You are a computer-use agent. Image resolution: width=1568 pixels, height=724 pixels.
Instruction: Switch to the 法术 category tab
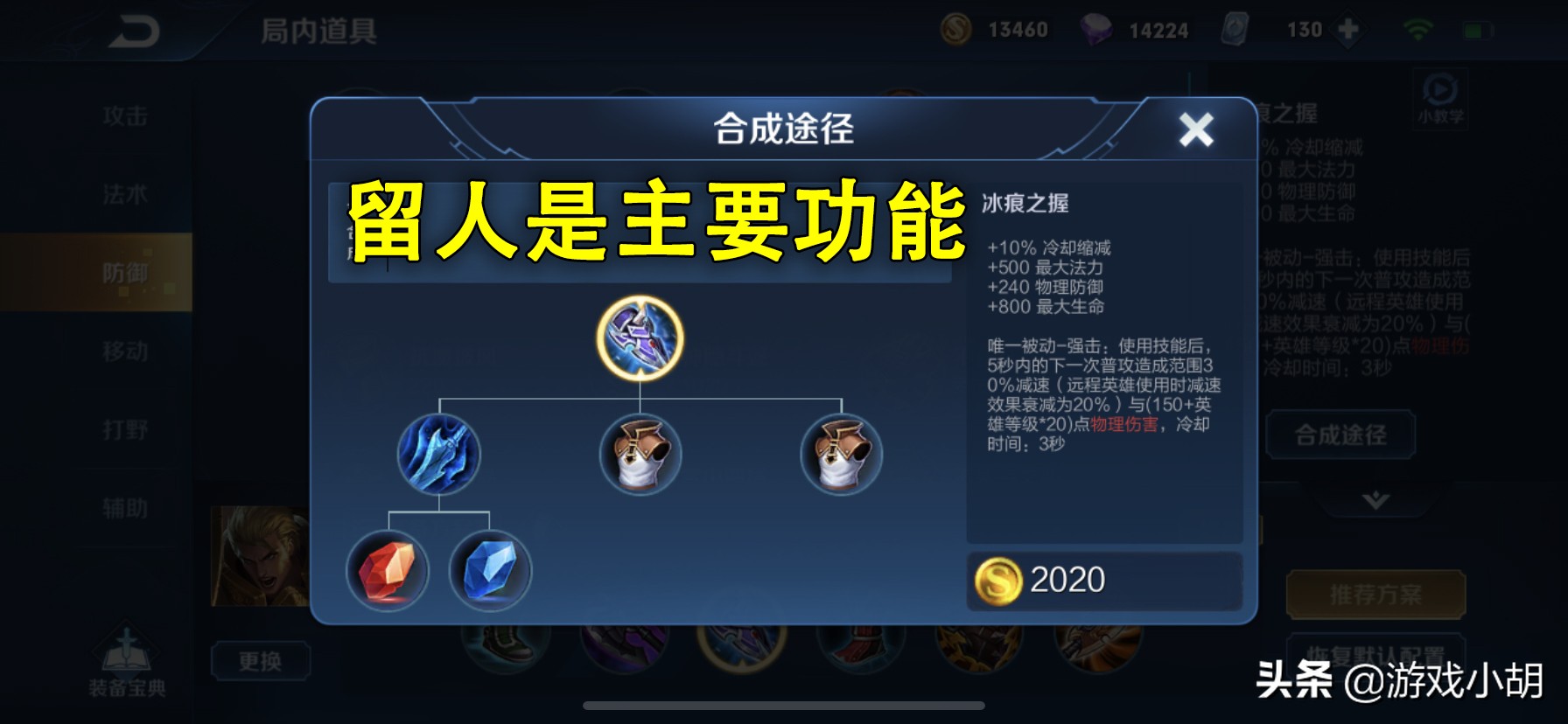pyautogui.click(x=124, y=194)
